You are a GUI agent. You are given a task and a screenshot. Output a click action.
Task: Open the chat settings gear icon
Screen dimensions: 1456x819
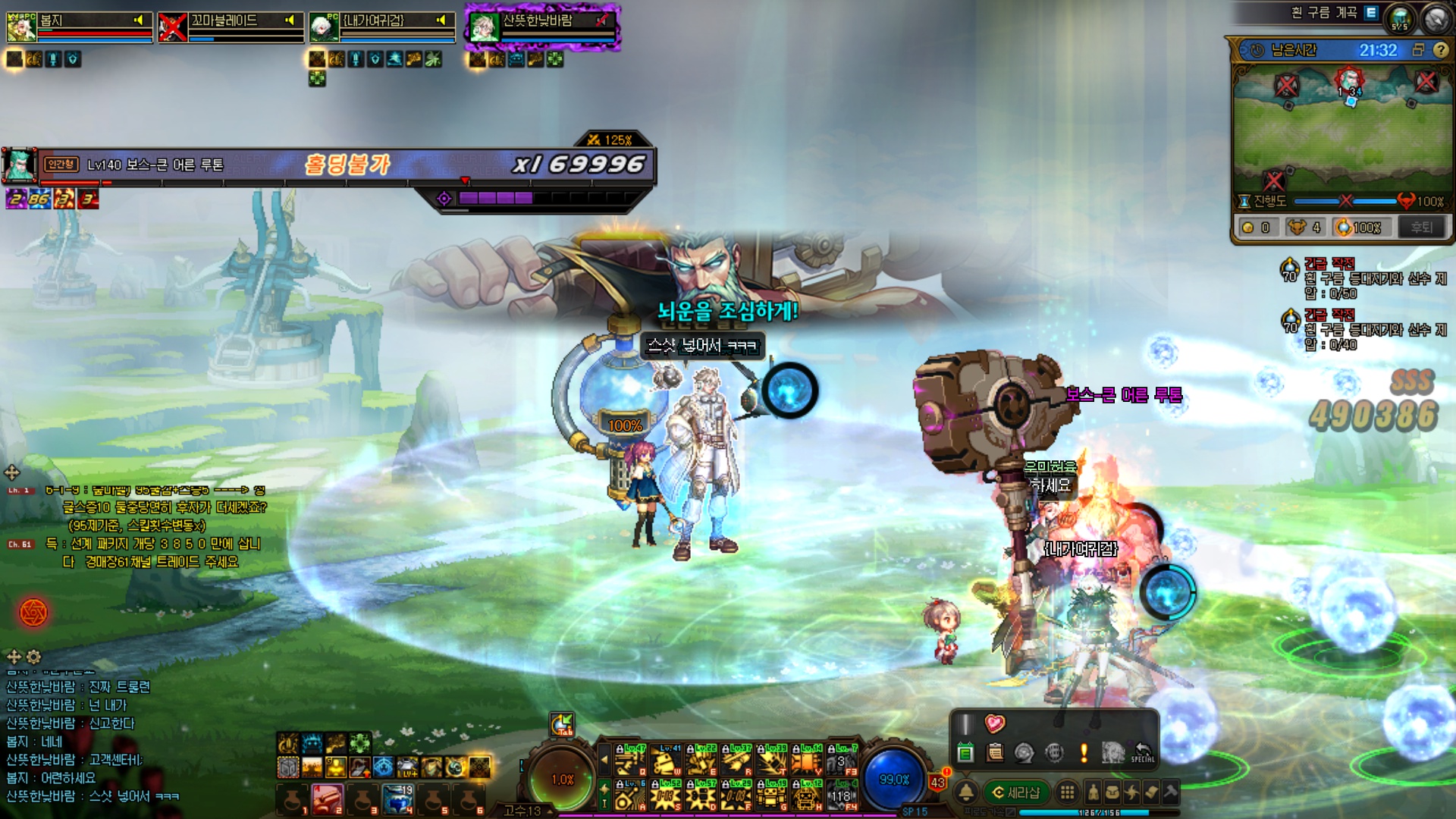click(x=34, y=657)
